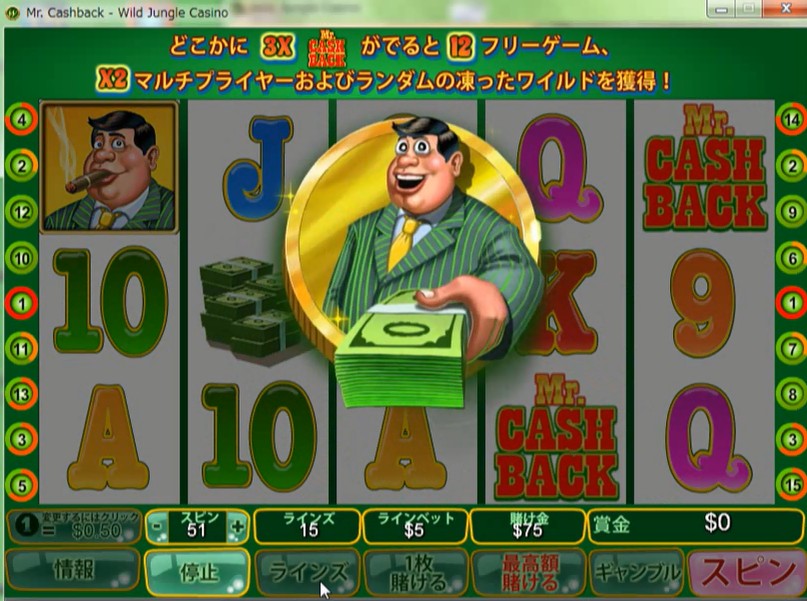Select payline number 13 marker

point(21,395)
